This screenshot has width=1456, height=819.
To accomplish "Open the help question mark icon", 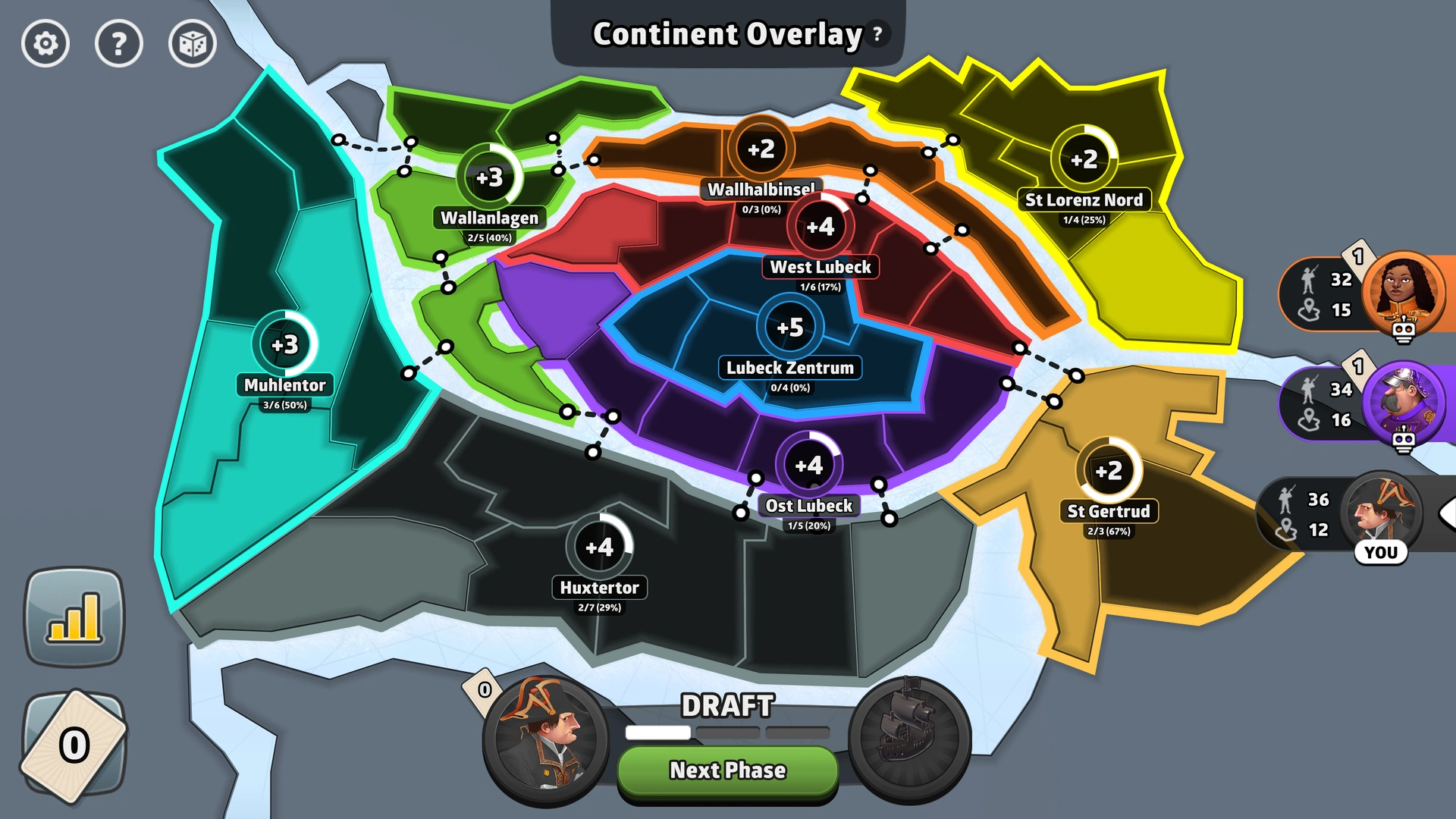I will coord(118,44).
